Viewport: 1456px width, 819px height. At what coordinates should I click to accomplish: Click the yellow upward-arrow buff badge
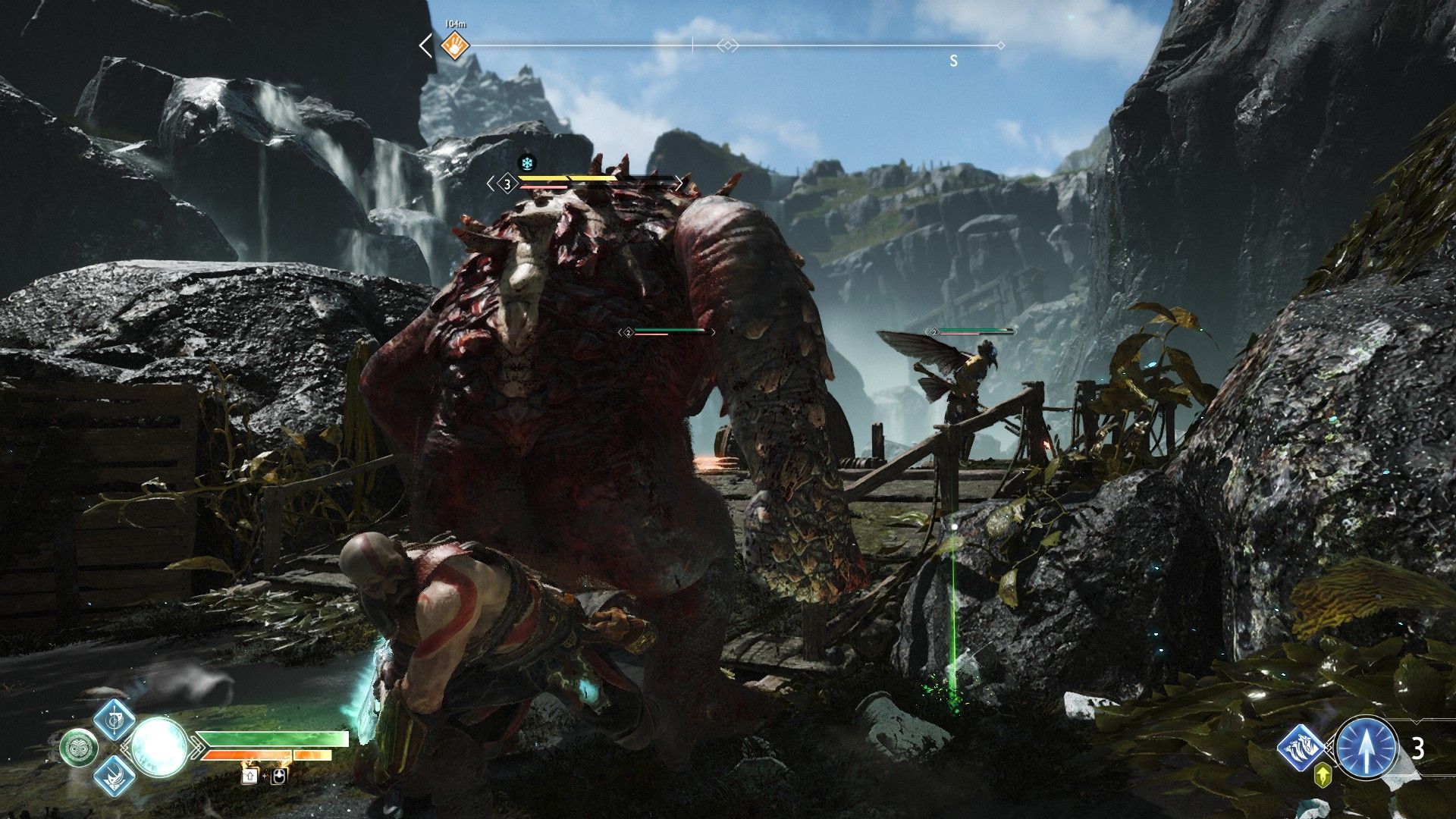click(1324, 775)
